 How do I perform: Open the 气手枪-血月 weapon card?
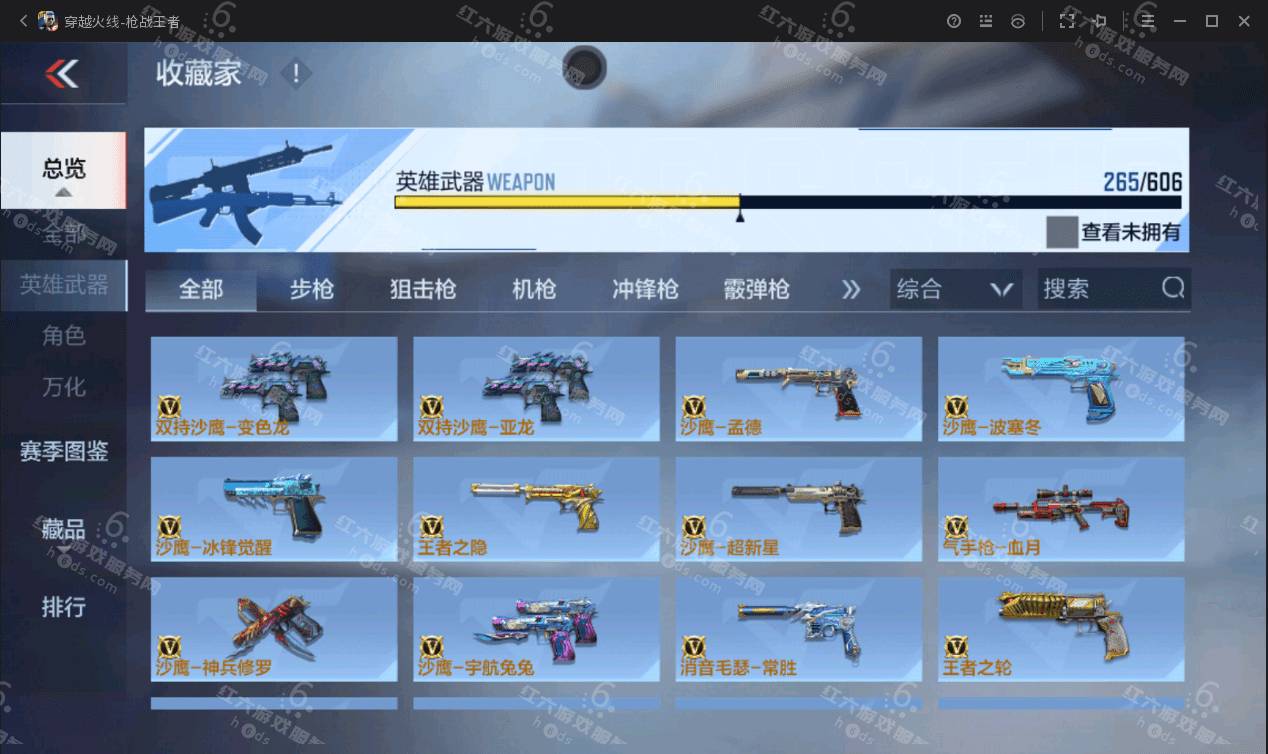click(1060, 509)
